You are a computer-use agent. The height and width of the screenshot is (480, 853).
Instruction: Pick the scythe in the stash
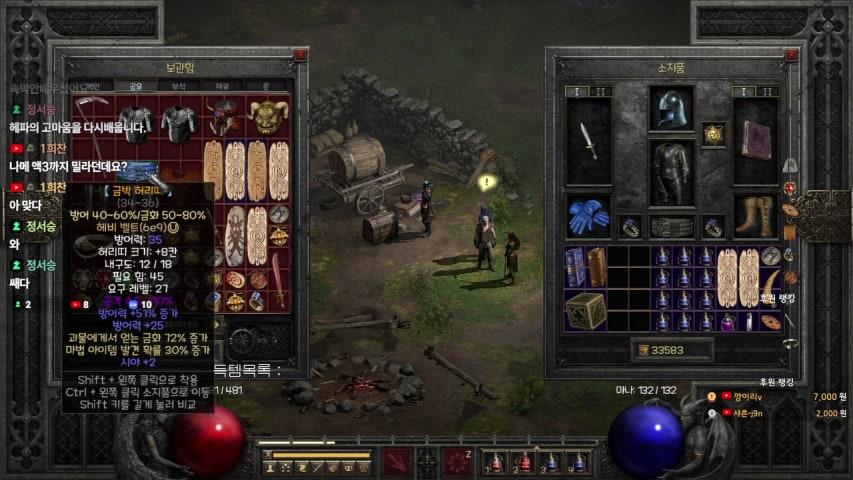[90, 121]
